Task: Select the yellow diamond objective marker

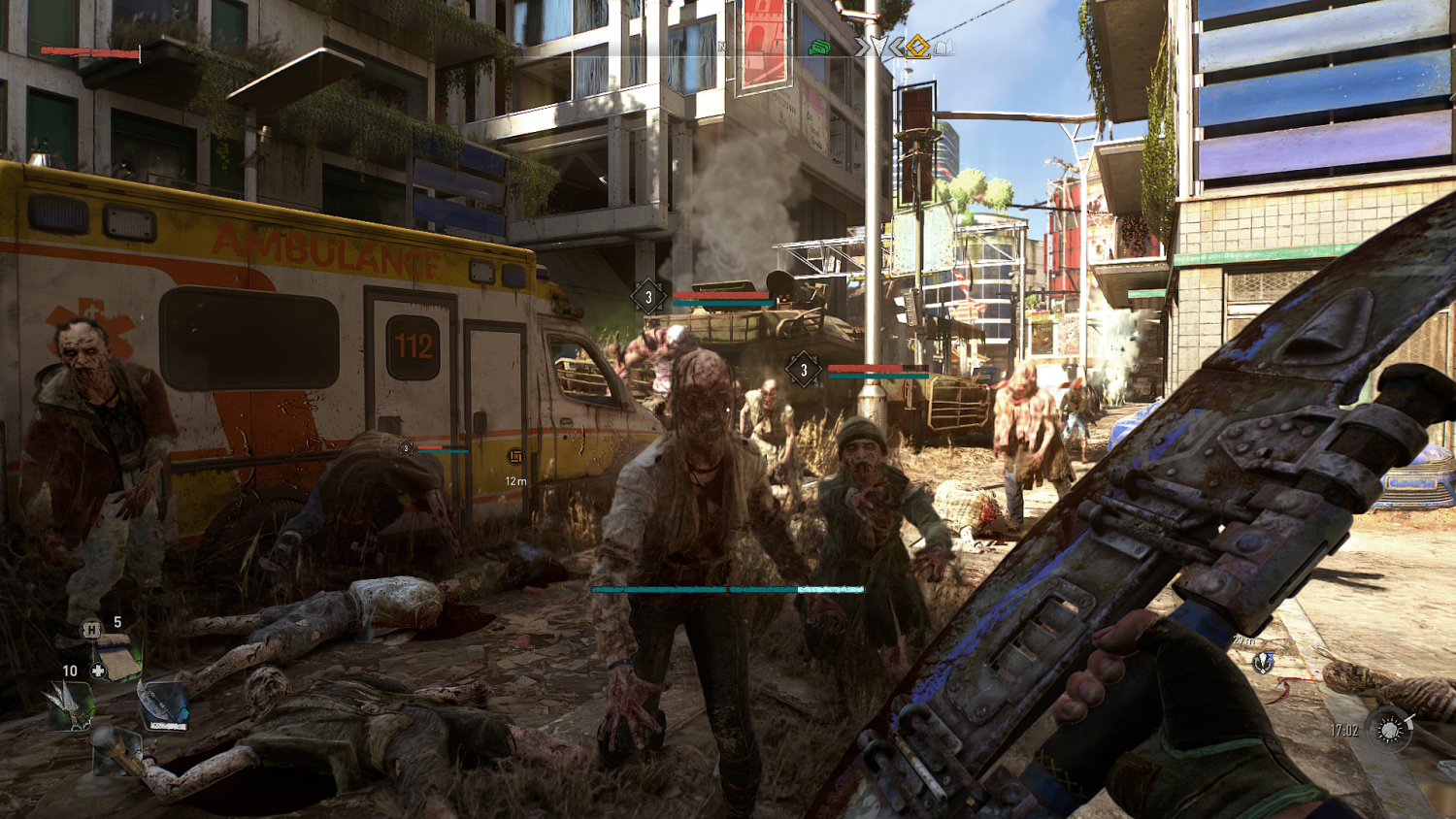Action: (917, 46)
